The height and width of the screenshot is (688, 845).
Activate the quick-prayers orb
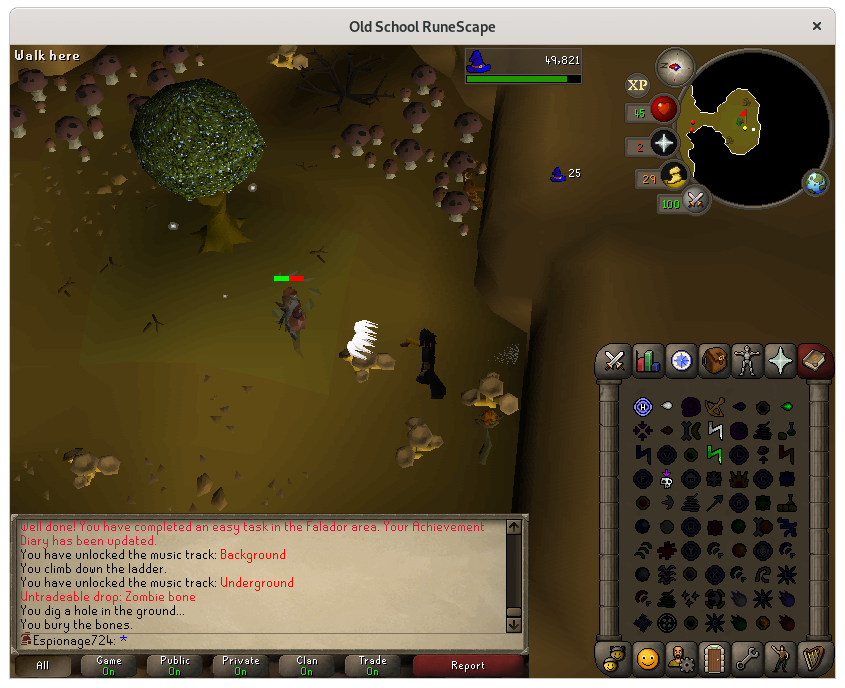(664, 143)
